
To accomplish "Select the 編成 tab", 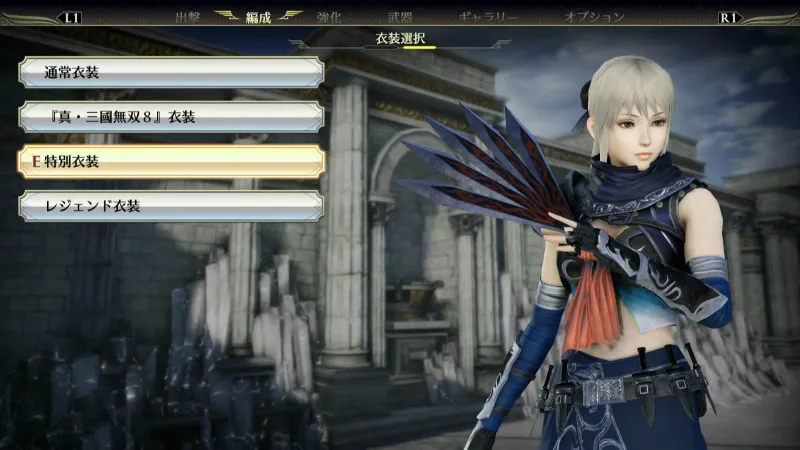I will pos(258,17).
